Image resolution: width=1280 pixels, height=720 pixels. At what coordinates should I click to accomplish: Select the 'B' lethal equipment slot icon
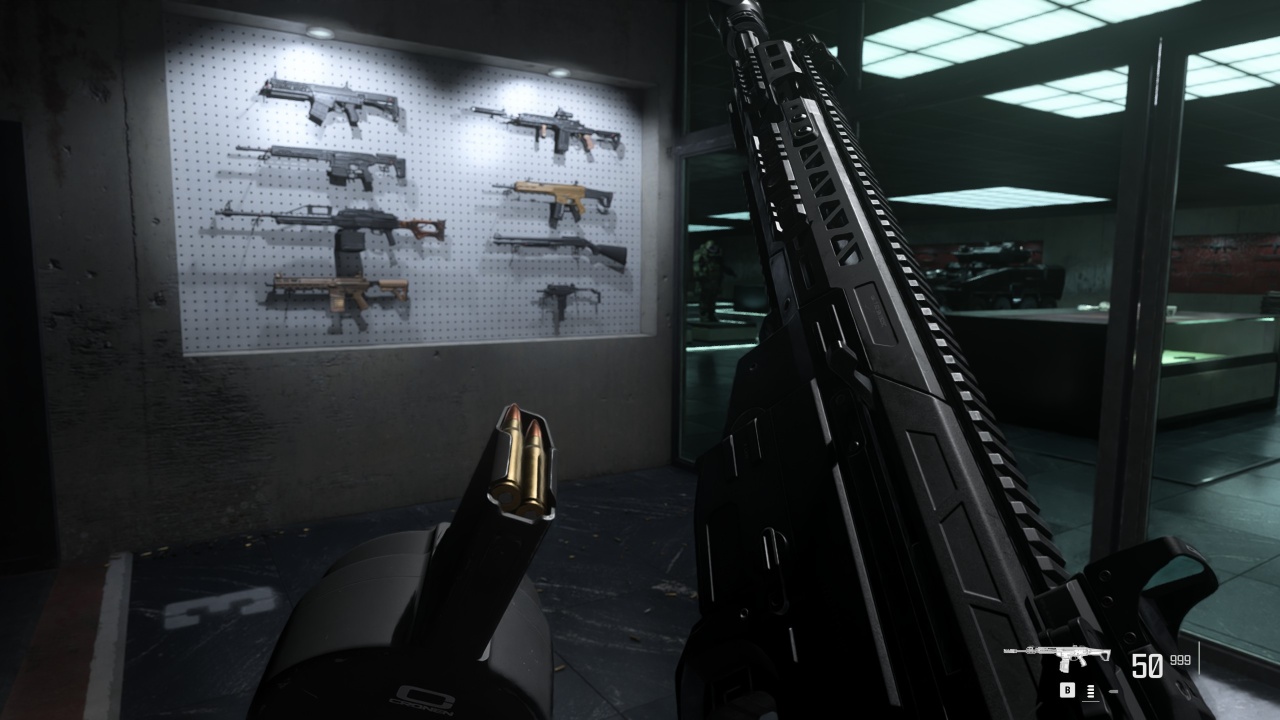point(1067,690)
